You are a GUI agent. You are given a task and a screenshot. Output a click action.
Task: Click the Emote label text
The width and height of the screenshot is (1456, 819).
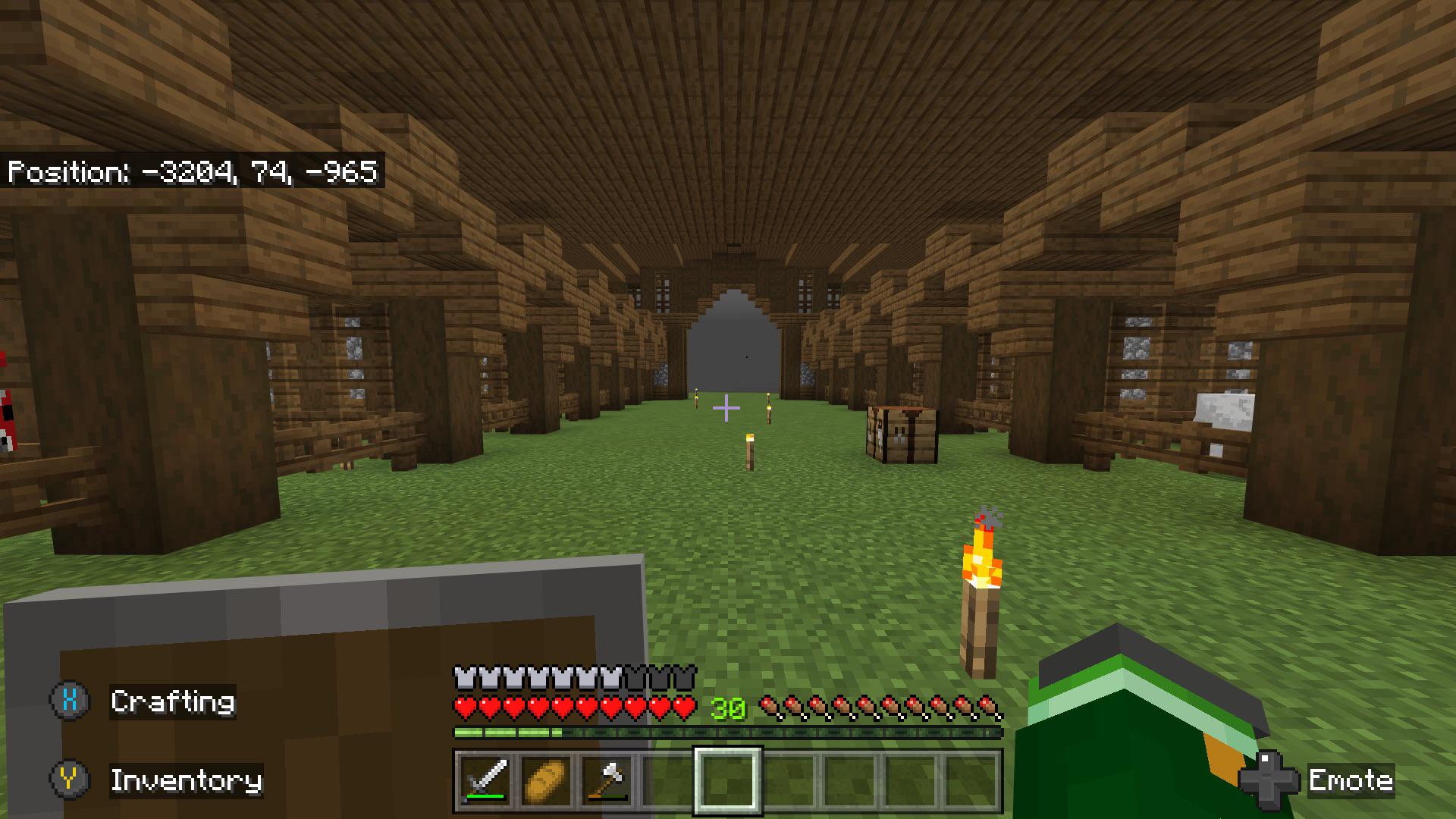[x=1351, y=781]
